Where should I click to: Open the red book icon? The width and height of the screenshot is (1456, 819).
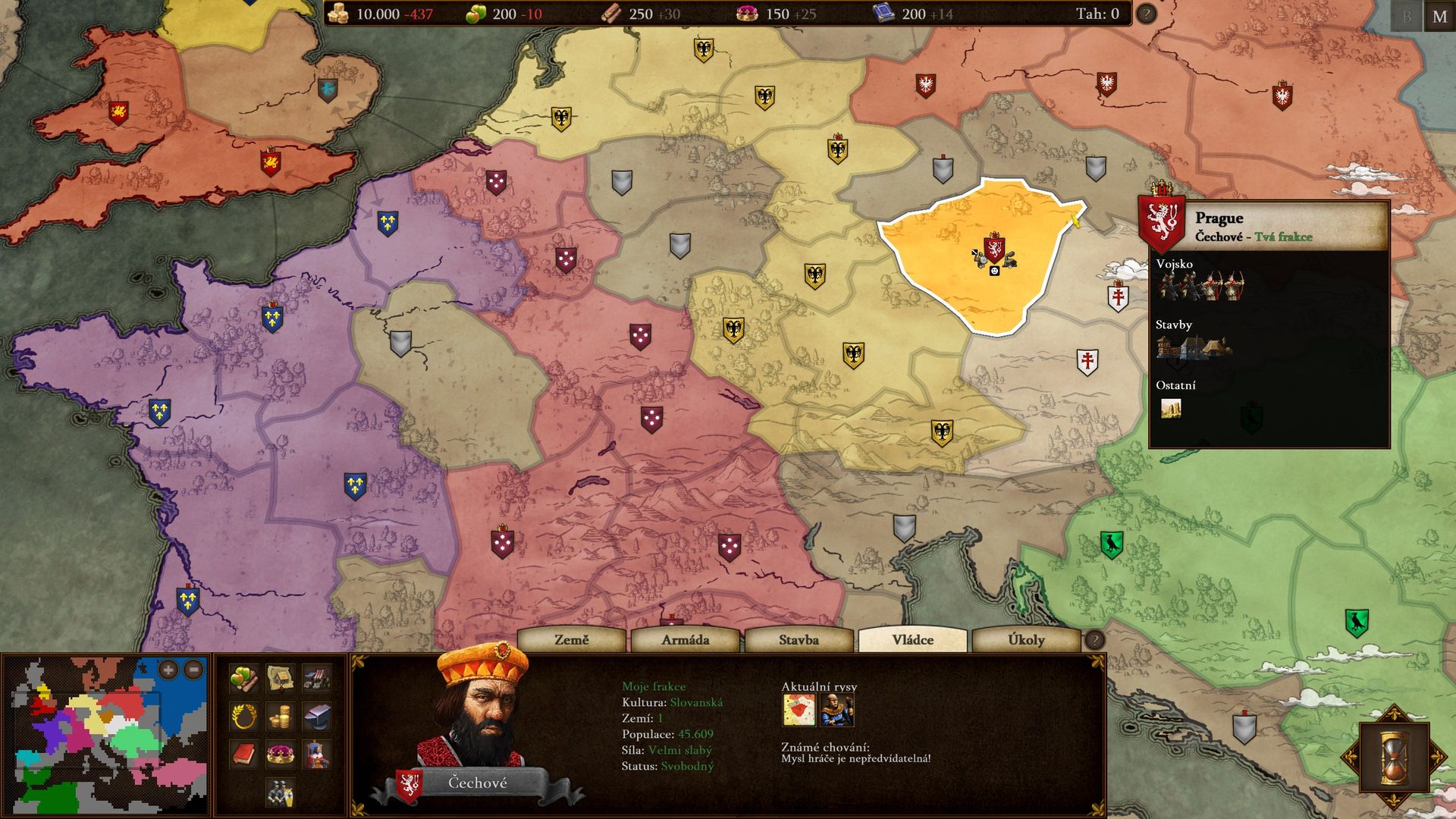pyautogui.click(x=243, y=754)
